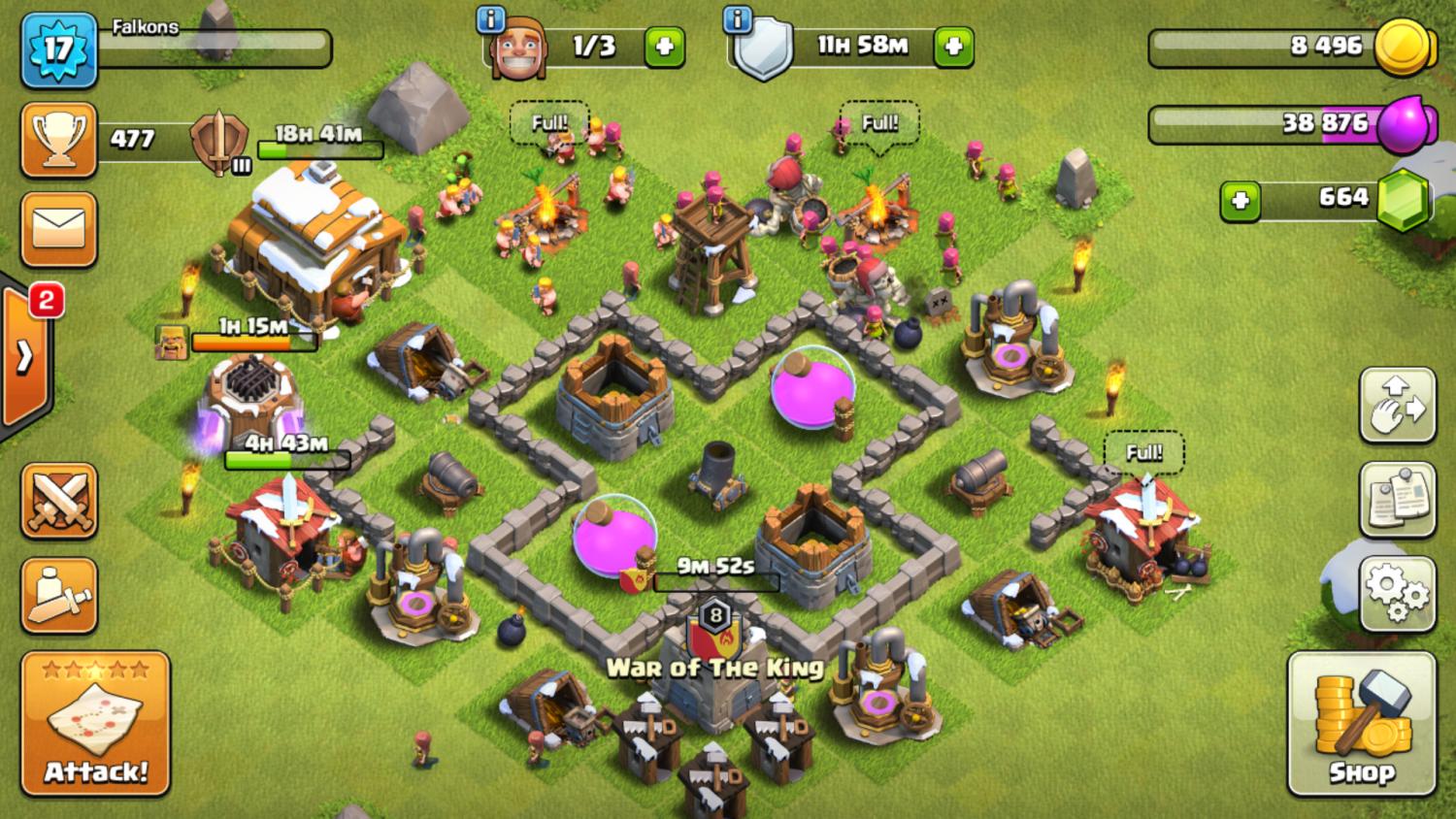Open the settings gears button
This screenshot has height=819, width=1456.
click(1397, 594)
